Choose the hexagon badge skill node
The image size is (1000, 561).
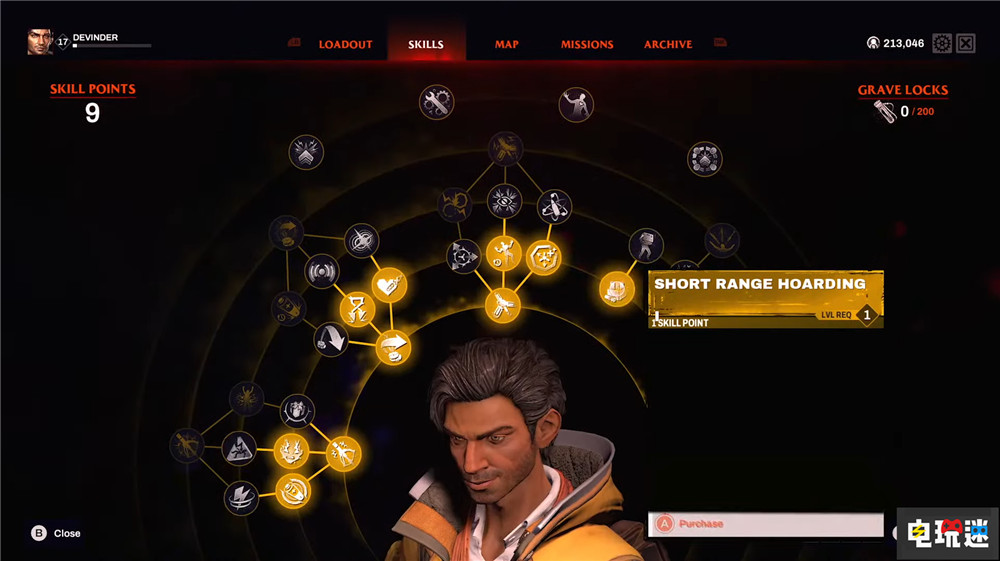coord(543,257)
